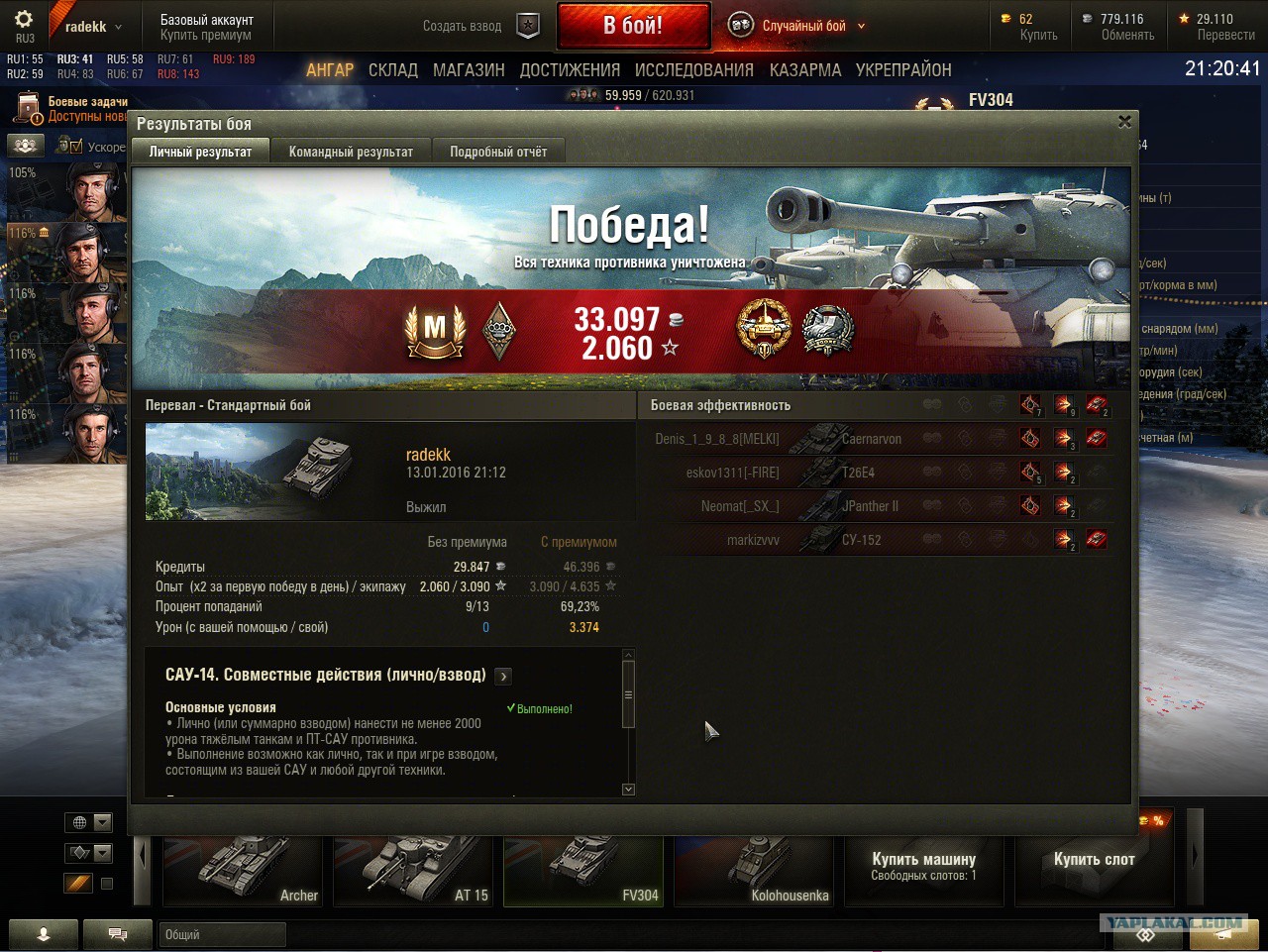1268x952 pixels.
Task: Open the ИССЛЕДОВАНИЯ research menu
Action: click(x=694, y=70)
